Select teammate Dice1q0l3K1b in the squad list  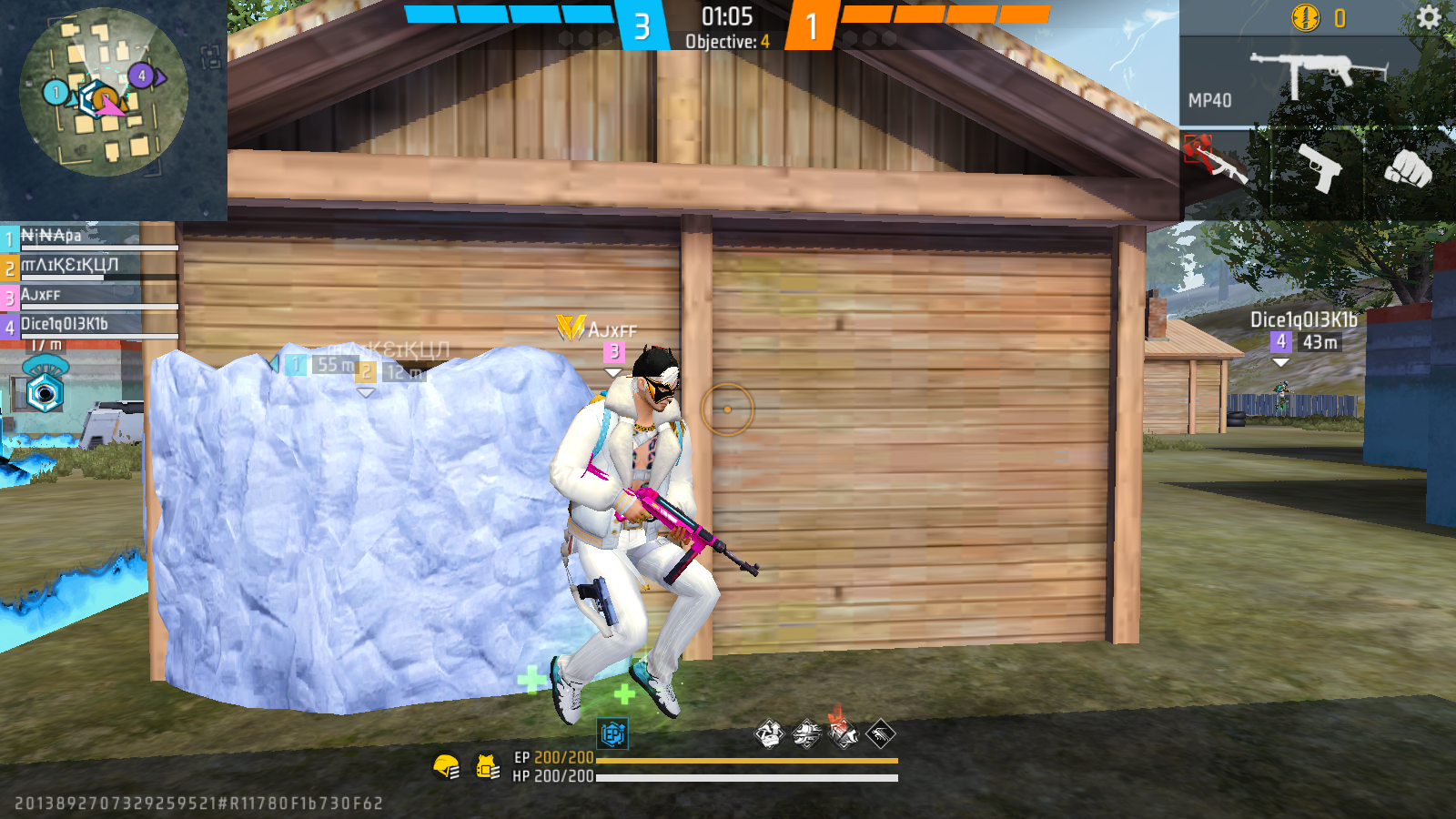[89, 325]
